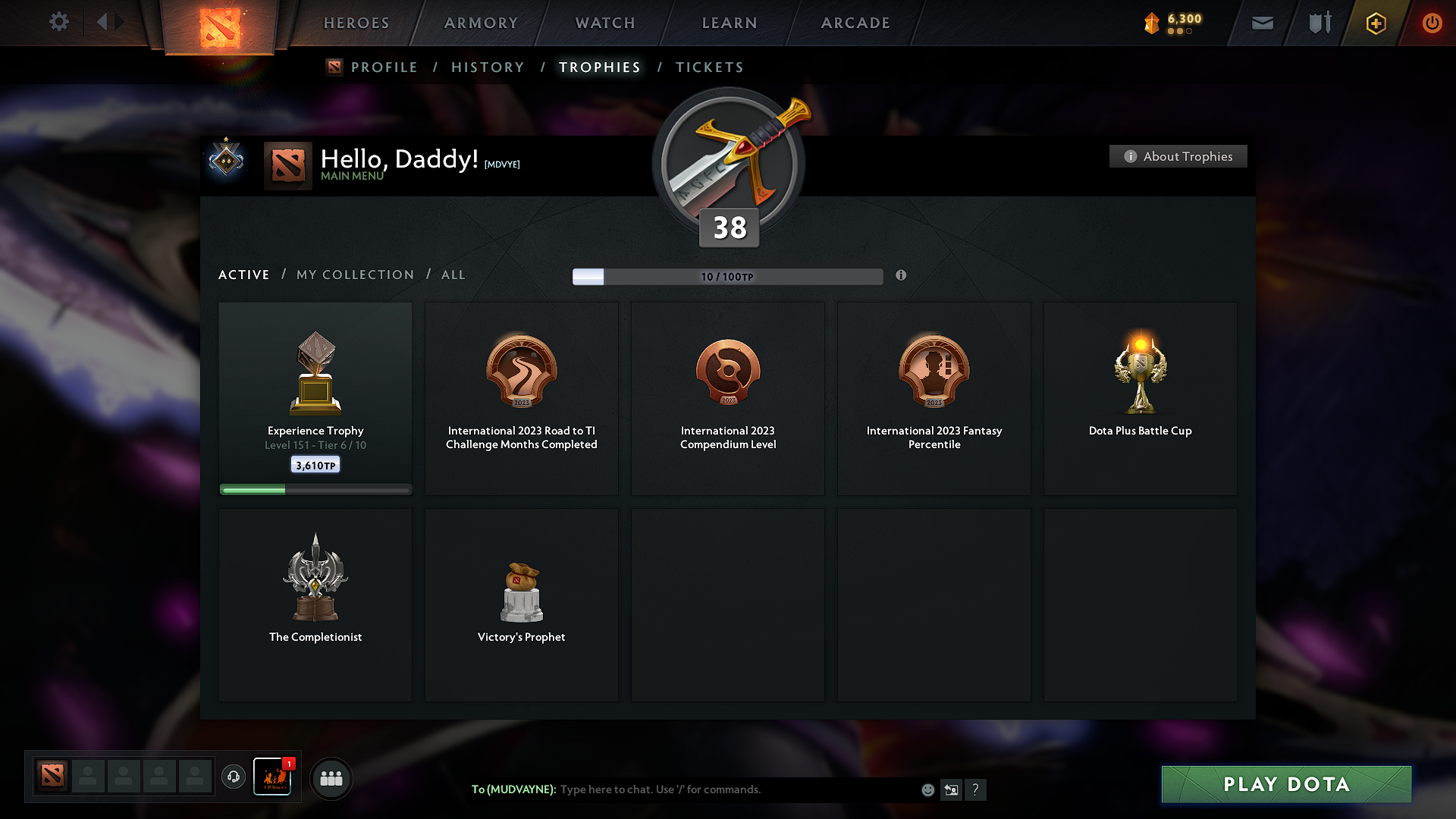Viewport: 1456px width, 819px height.
Task: Open the friends list grid icon
Action: click(331, 778)
